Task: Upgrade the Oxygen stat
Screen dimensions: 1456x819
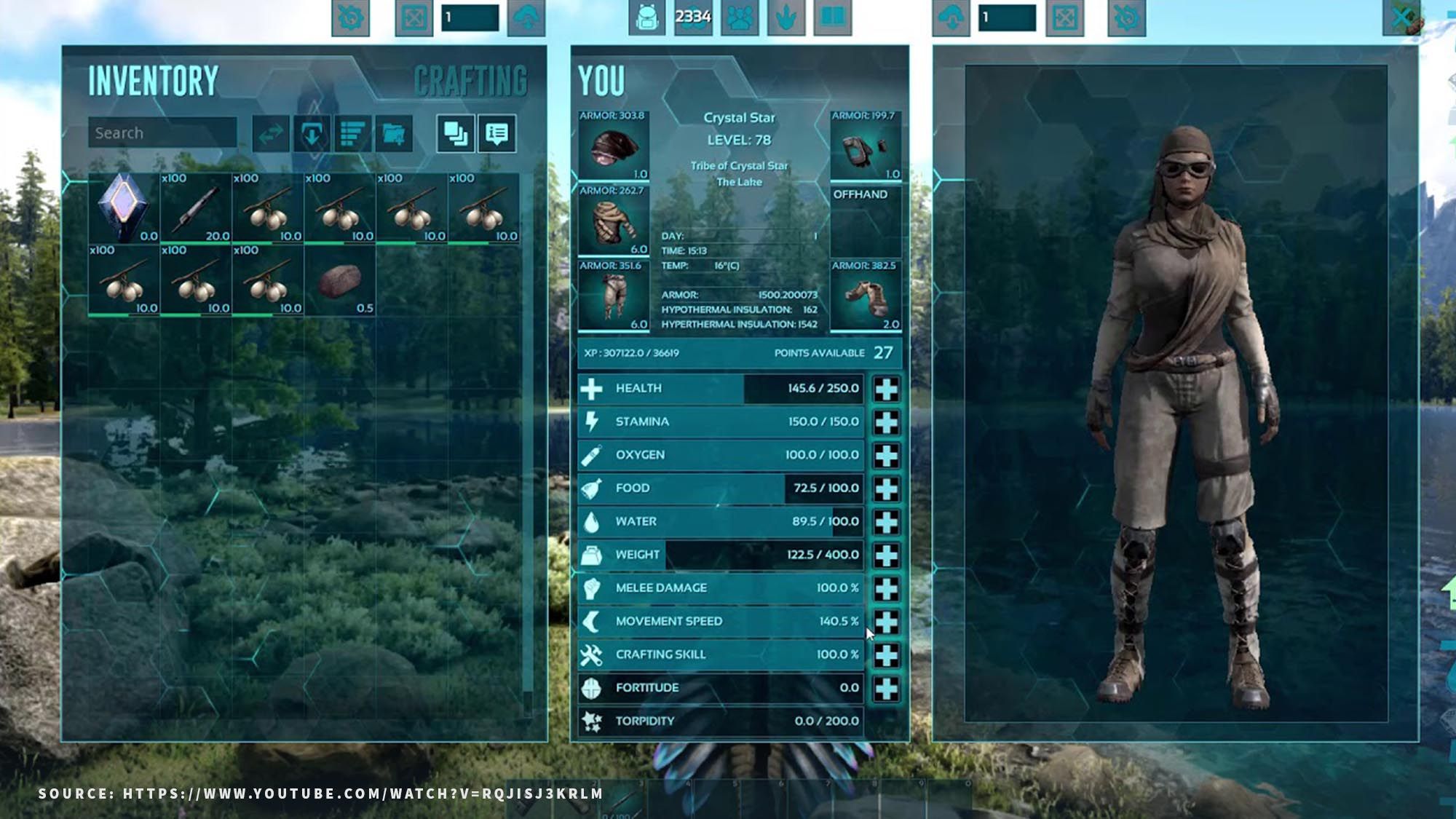Action: pyautogui.click(x=886, y=456)
